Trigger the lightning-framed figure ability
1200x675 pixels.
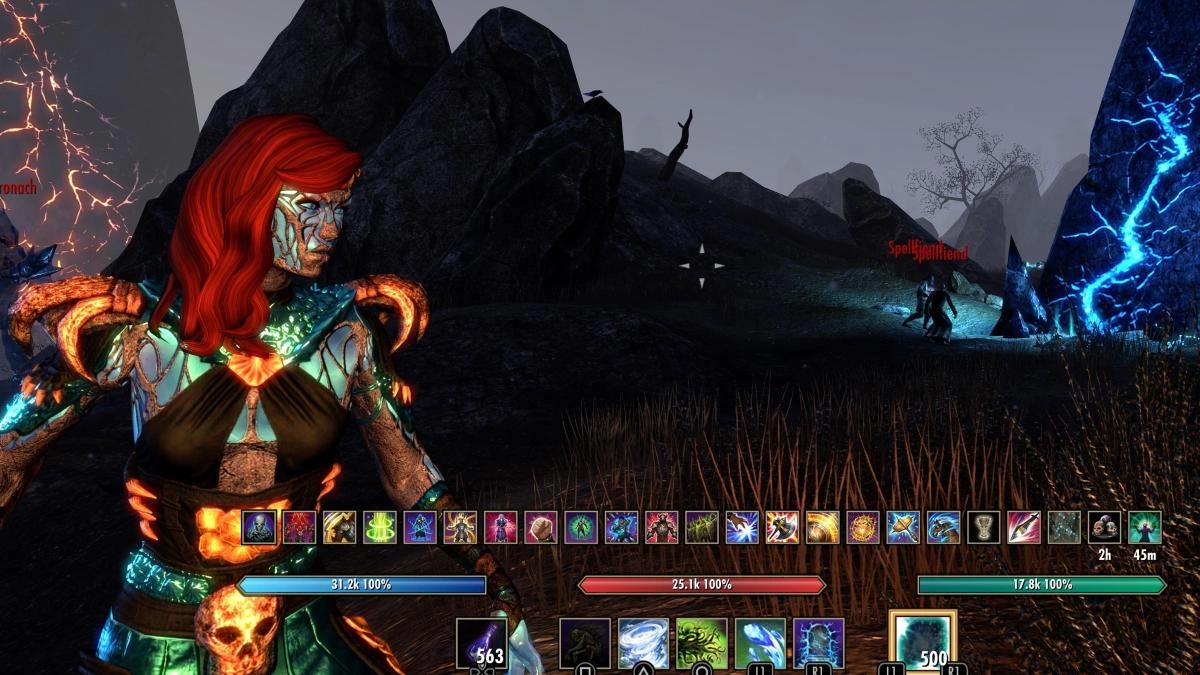pos(819,643)
